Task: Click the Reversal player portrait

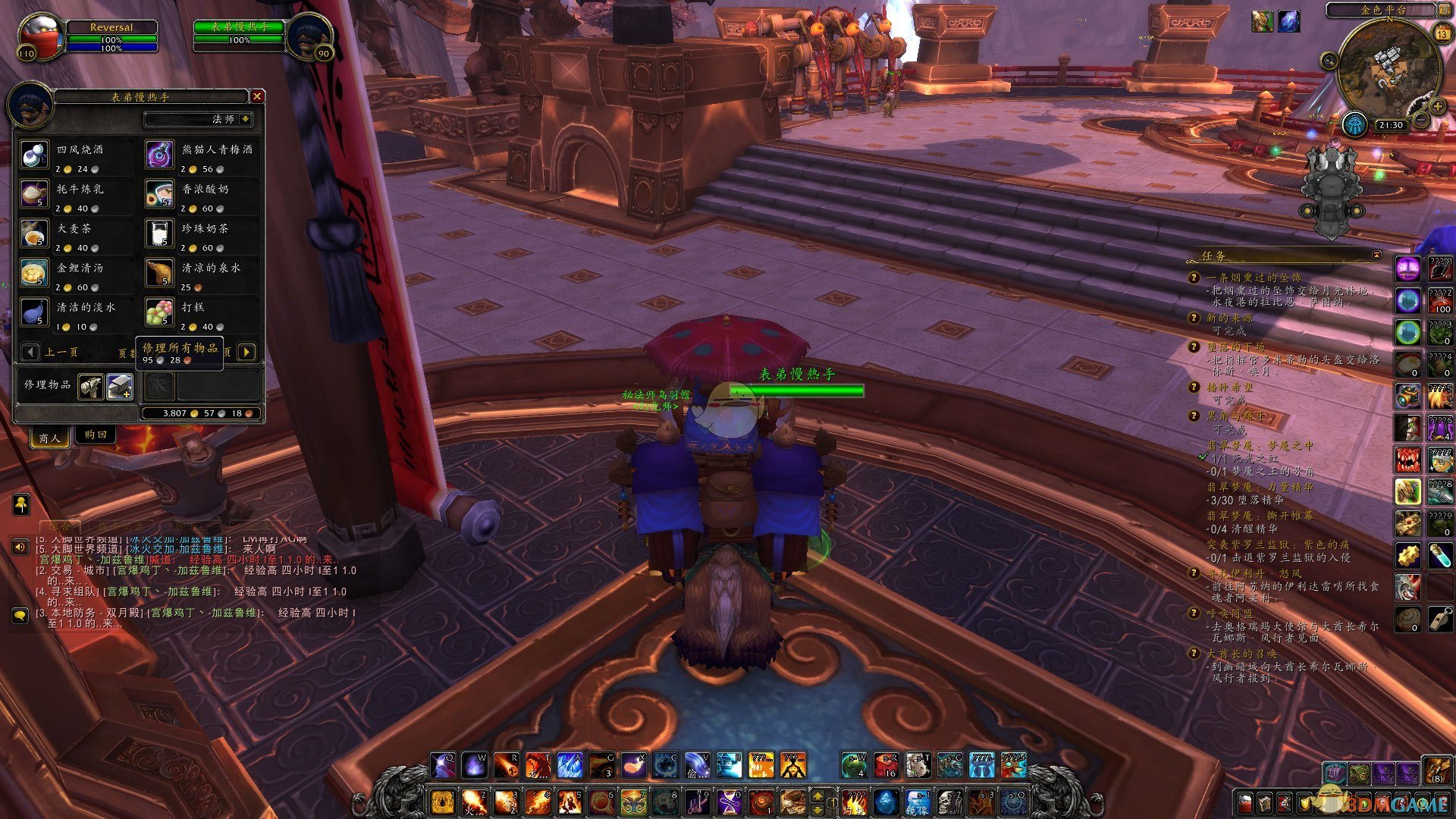Action: (40, 36)
